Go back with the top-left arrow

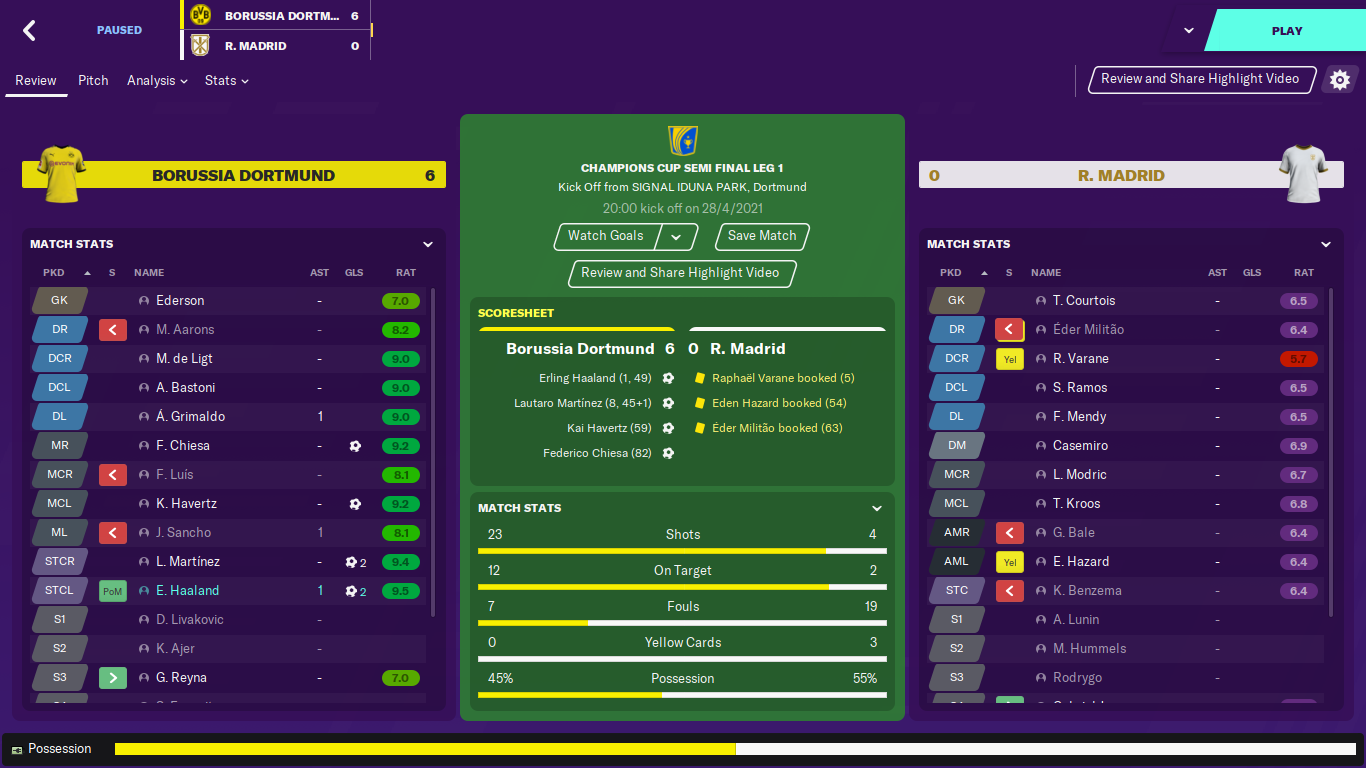[x=30, y=31]
